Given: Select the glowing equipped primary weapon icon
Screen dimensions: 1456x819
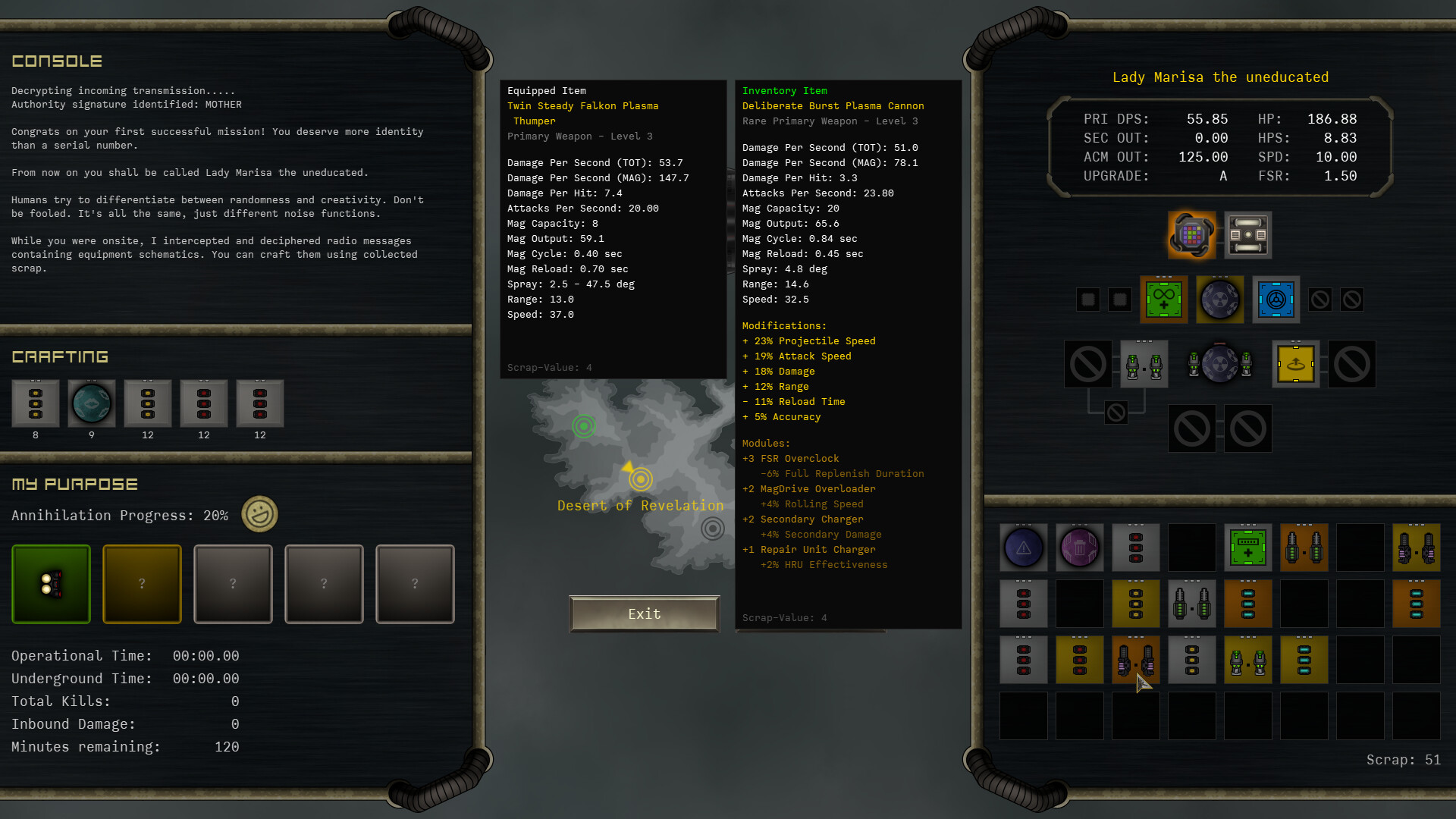Looking at the screenshot, I should (x=1191, y=235).
